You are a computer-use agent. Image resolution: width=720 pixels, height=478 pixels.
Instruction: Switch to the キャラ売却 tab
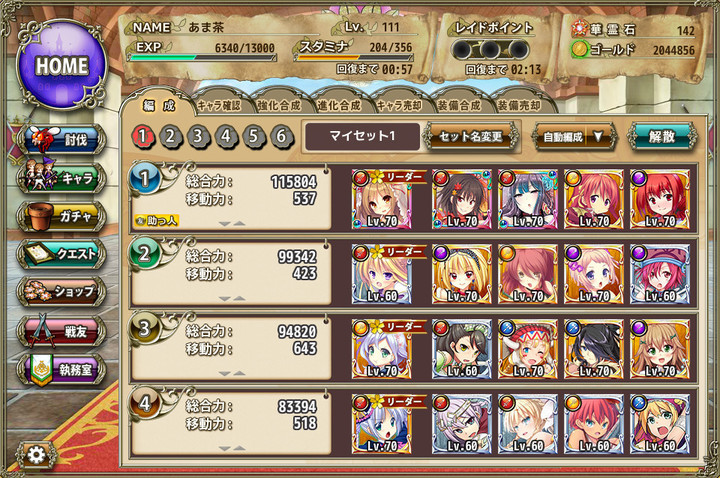coord(402,105)
